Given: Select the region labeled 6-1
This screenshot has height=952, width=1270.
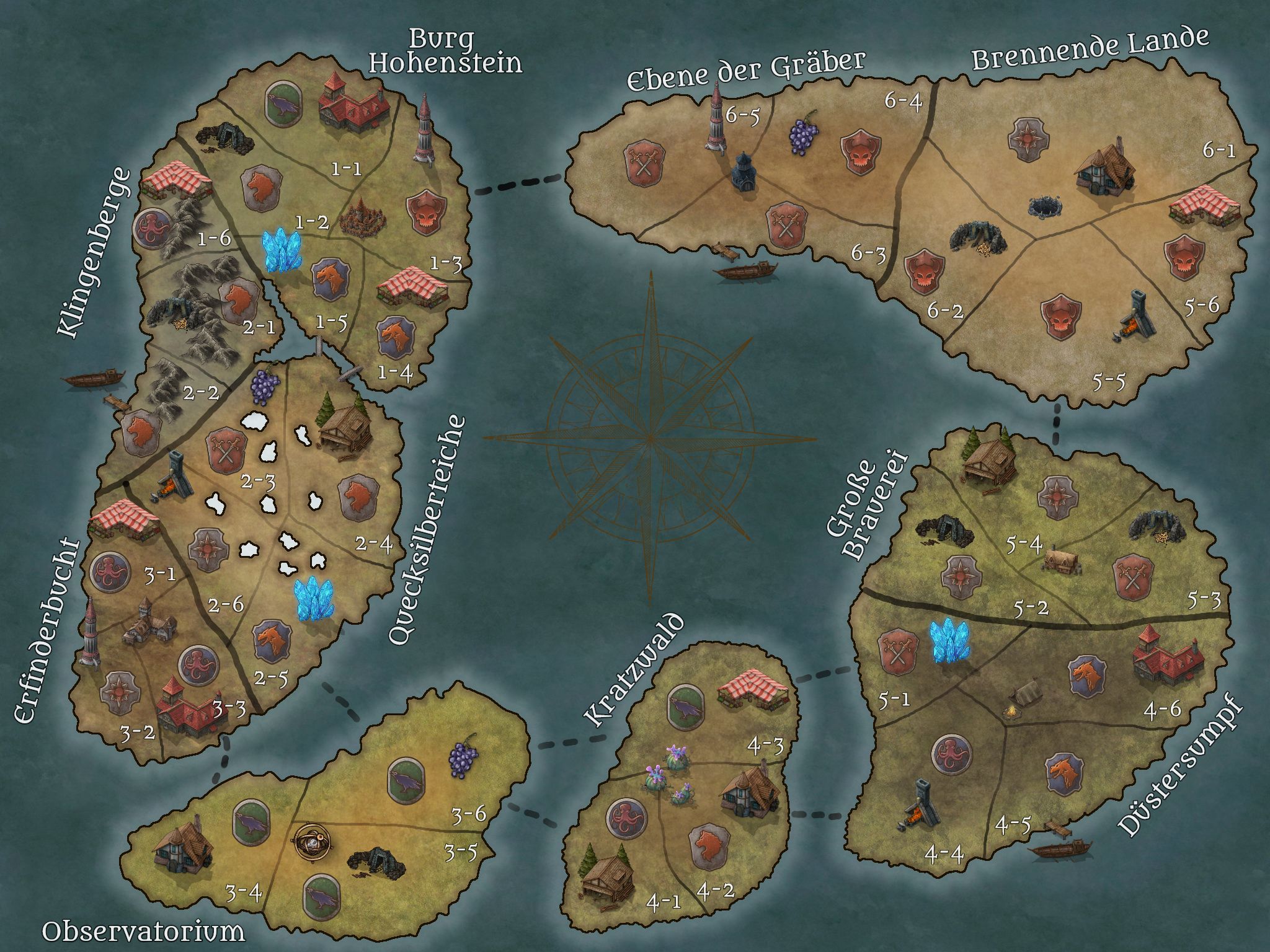Looking at the screenshot, I should coord(1219,151).
